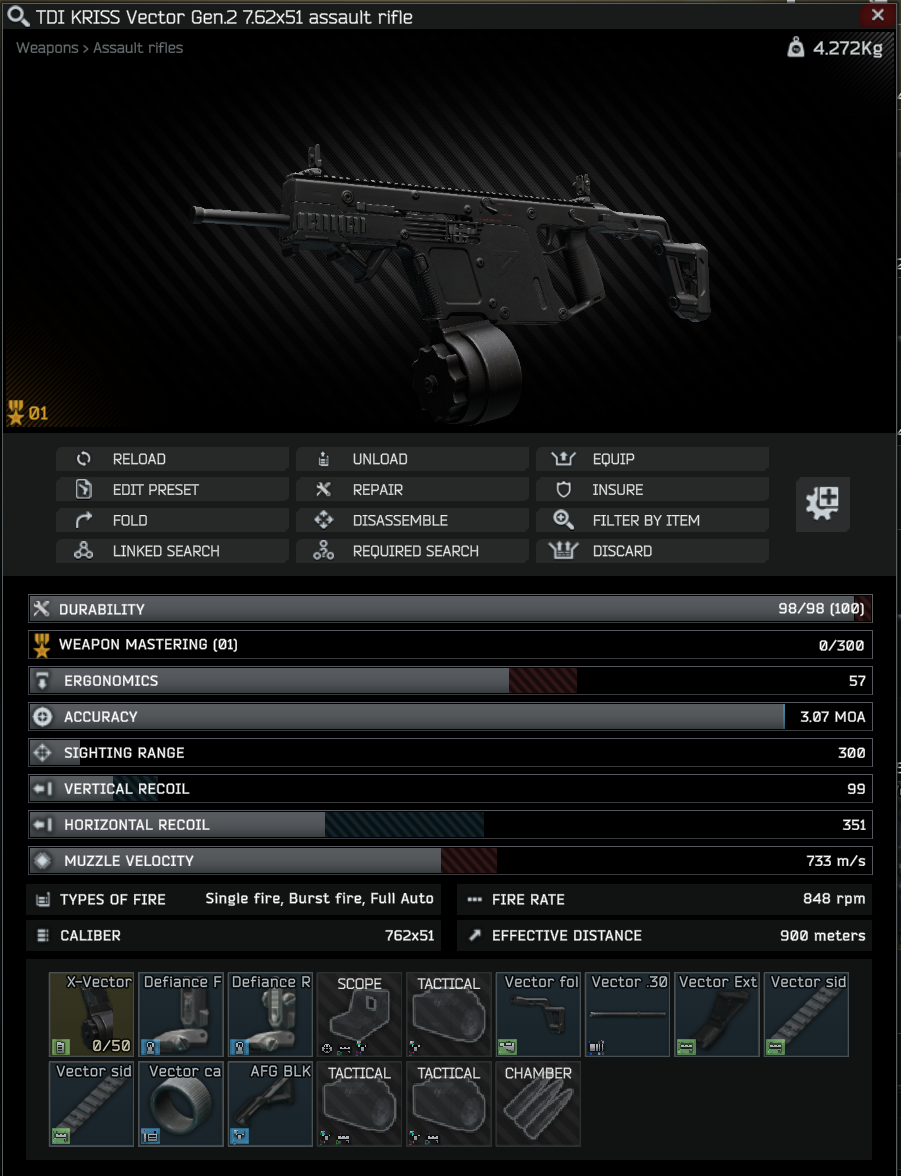Close the weapon inspect window

click(878, 15)
